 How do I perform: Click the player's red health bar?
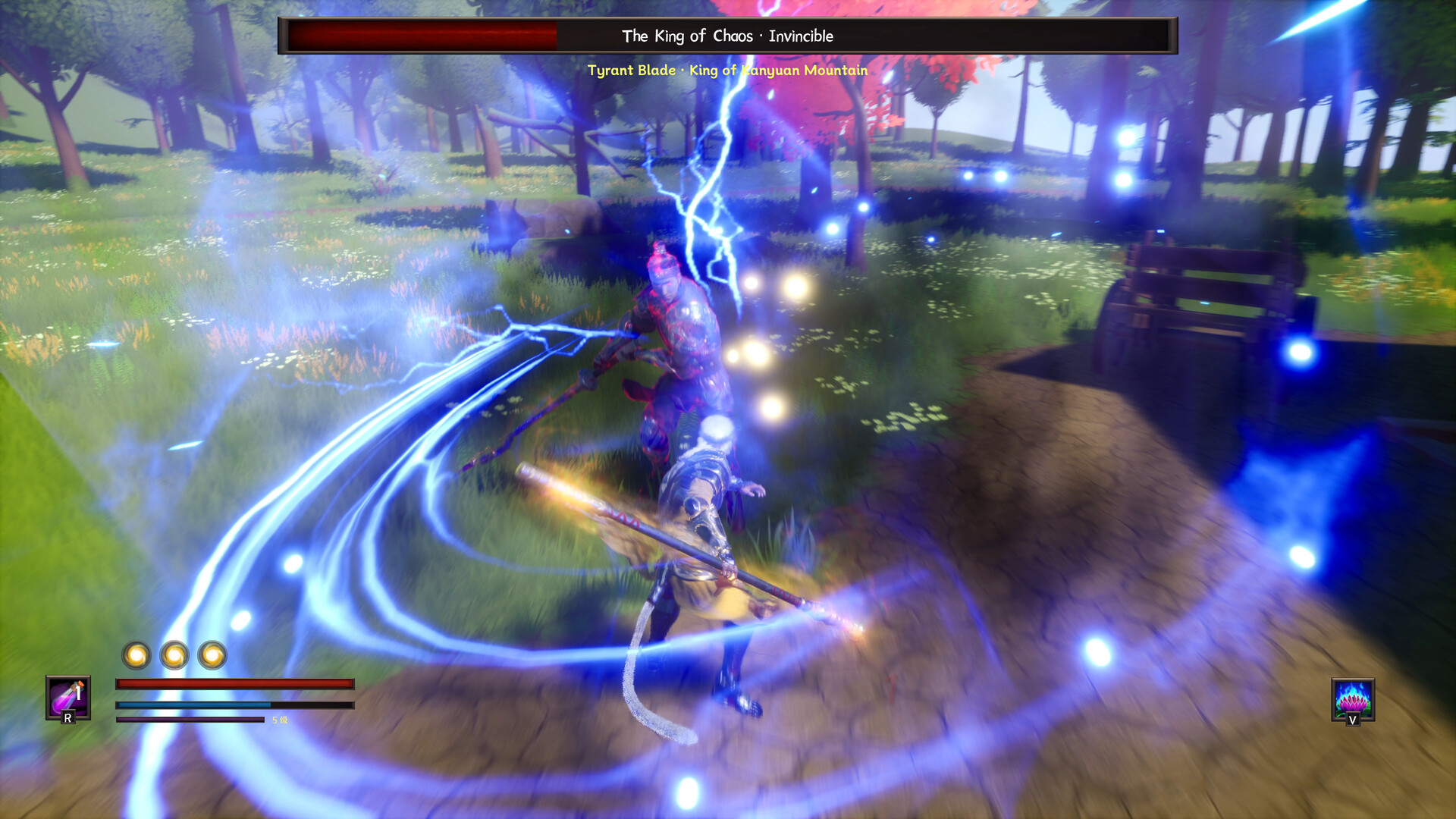[234, 684]
